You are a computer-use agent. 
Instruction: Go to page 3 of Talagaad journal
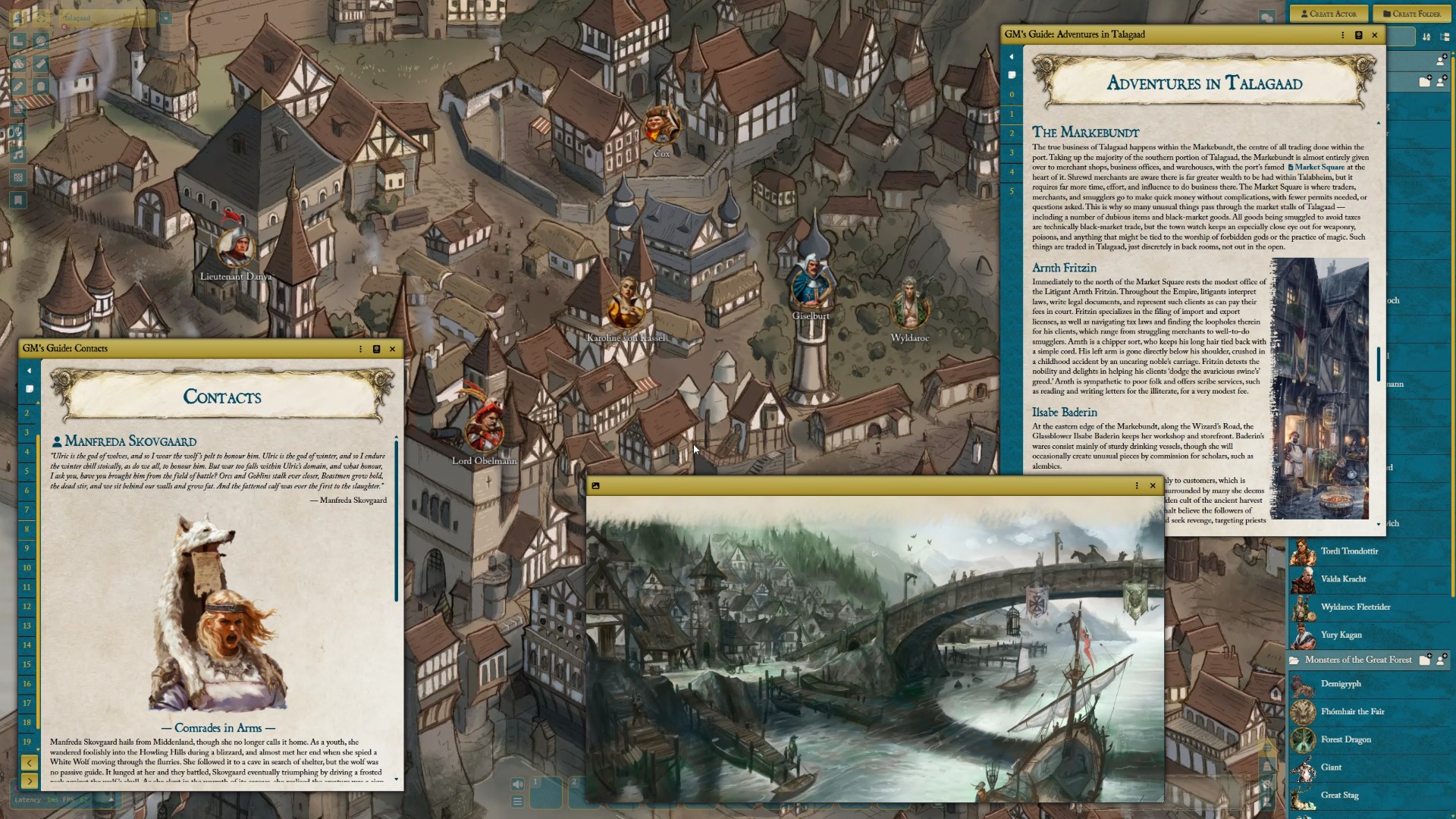[x=1011, y=152]
